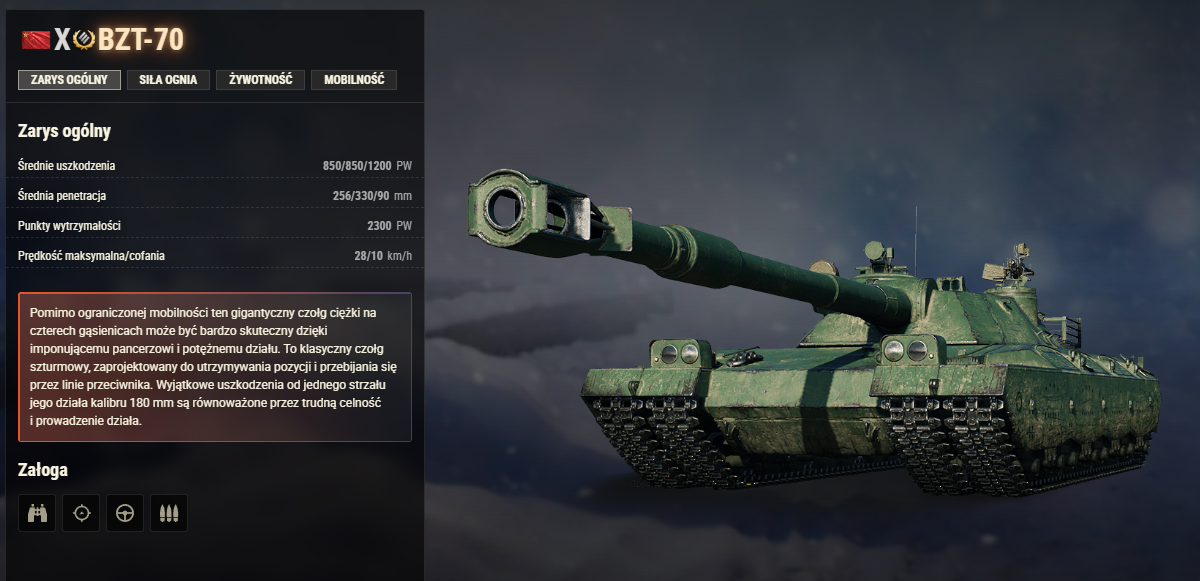This screenshot has height=581, width=1200.
Task: Click the commander binoculars crew icon
Action: point(37,513)
